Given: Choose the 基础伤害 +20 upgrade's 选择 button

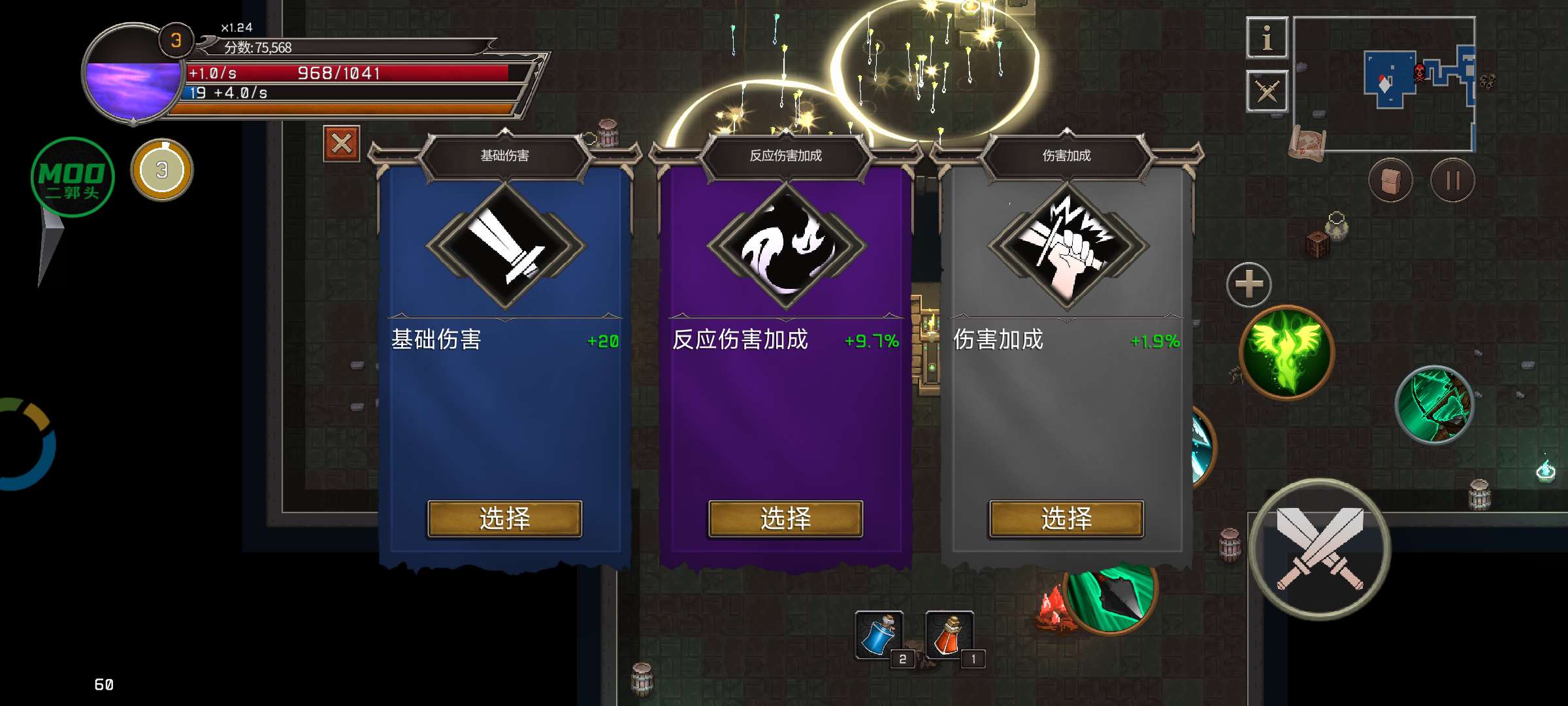Looking at the screenshot, I should (x=504, y=518).
